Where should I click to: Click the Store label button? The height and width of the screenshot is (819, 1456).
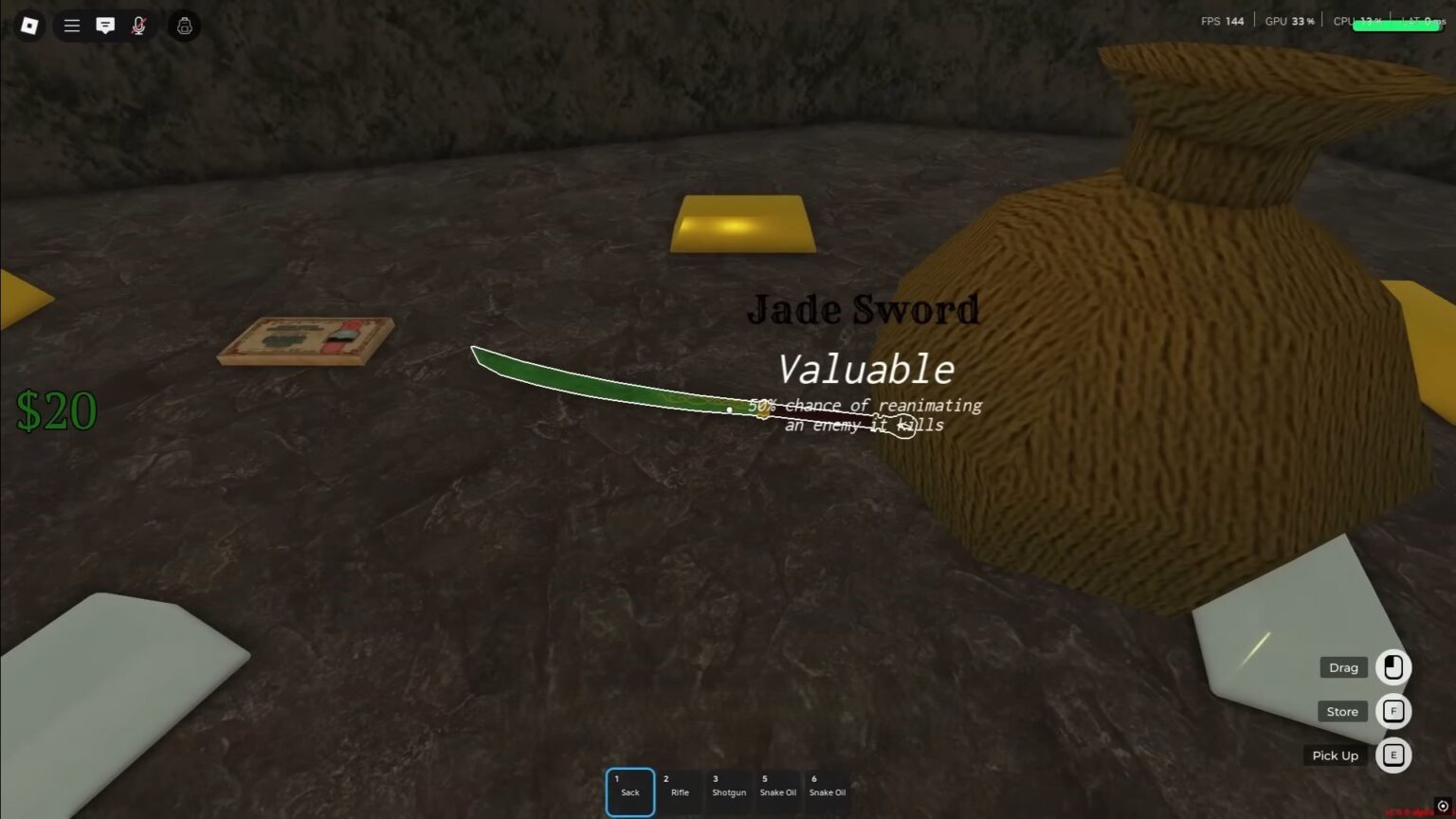1341,711
